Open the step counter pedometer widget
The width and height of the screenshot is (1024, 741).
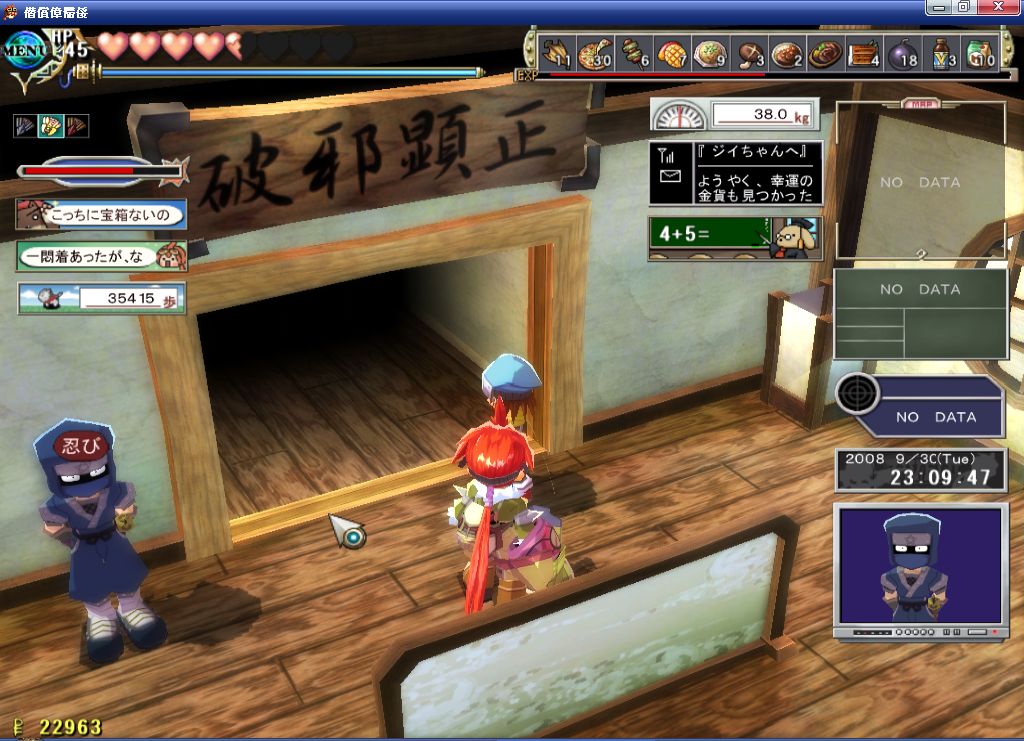click(101, 298)
